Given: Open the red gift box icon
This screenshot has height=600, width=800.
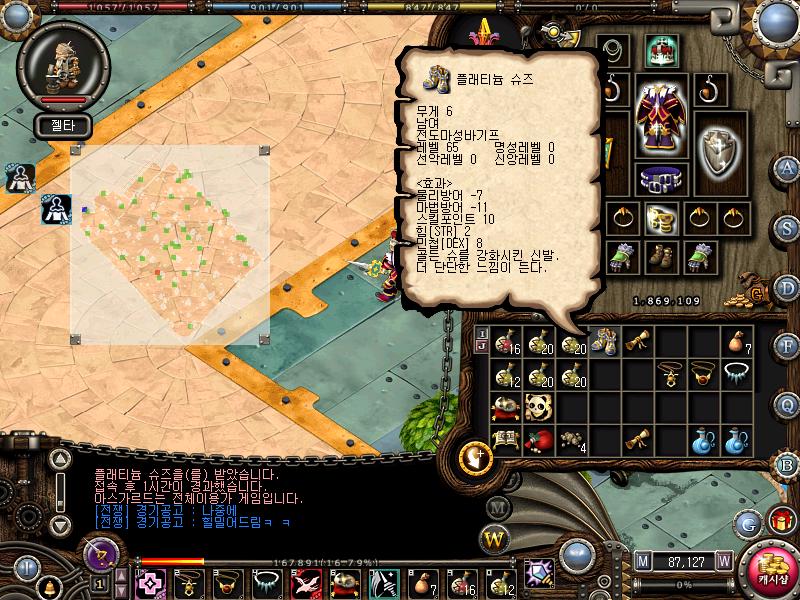Looking at the screenshot, I should (780, 520).
